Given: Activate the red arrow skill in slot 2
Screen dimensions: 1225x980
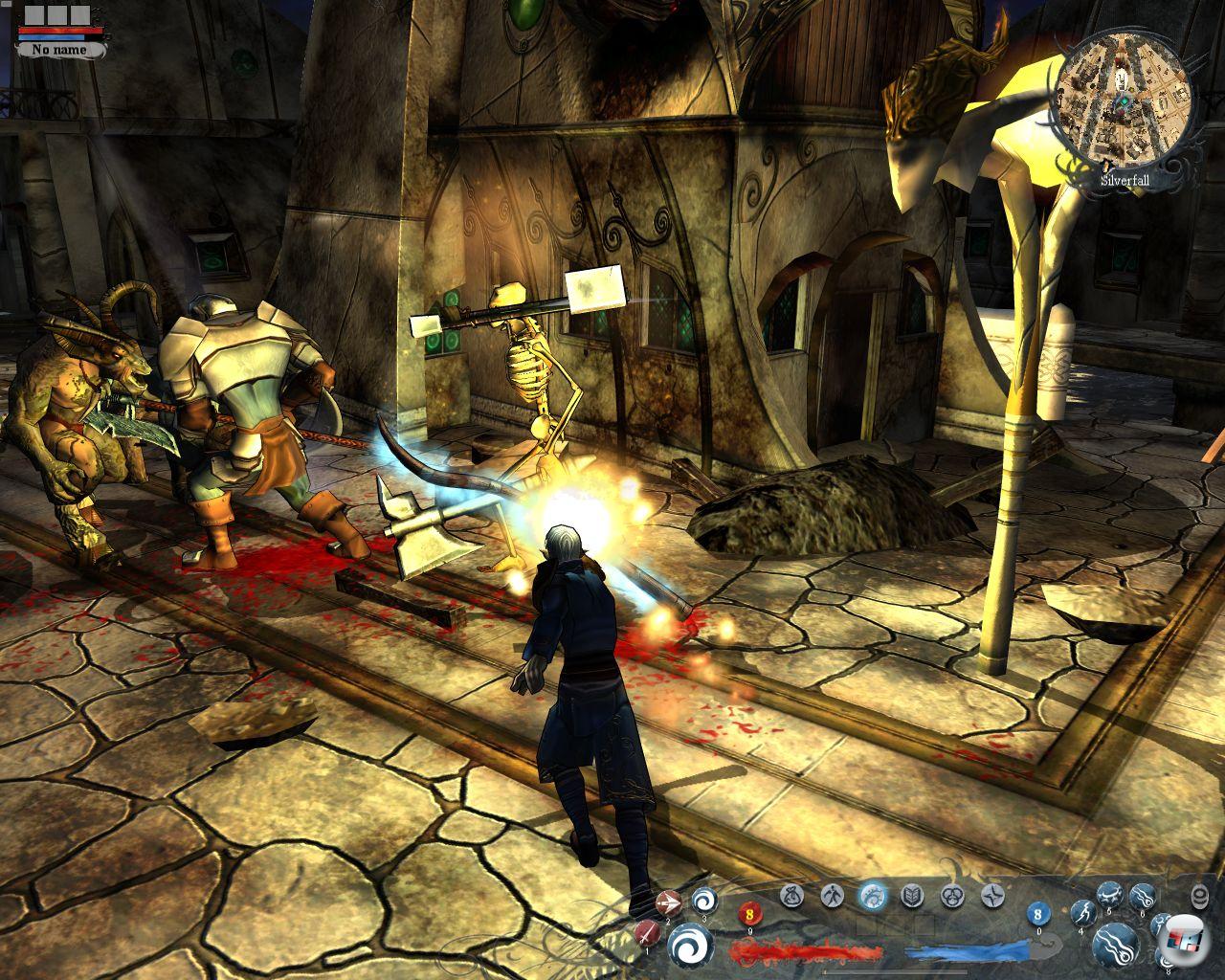Looking at the screenshot, I should point(668,902).
